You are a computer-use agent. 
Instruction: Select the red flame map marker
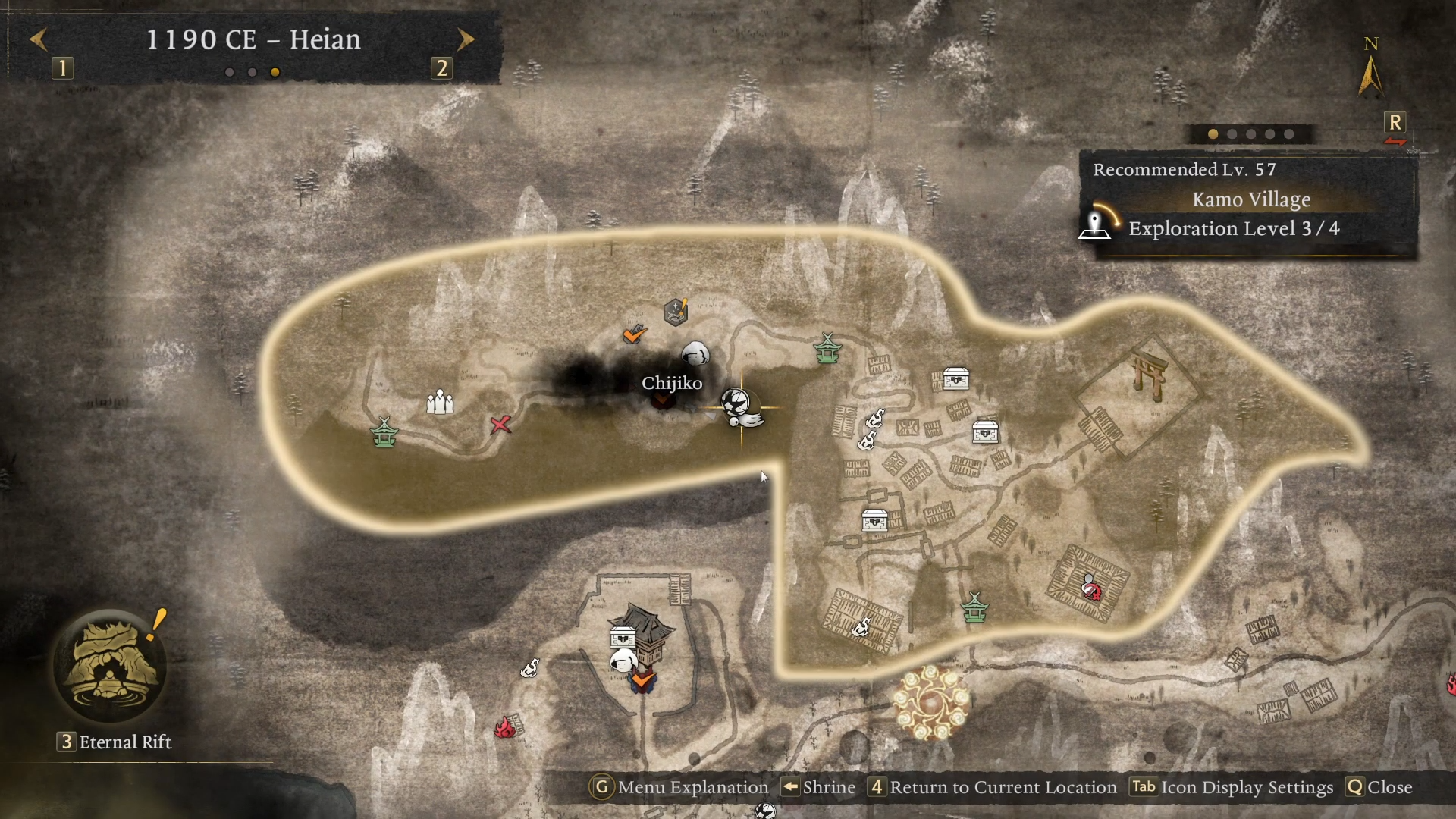tap(504, 728)
